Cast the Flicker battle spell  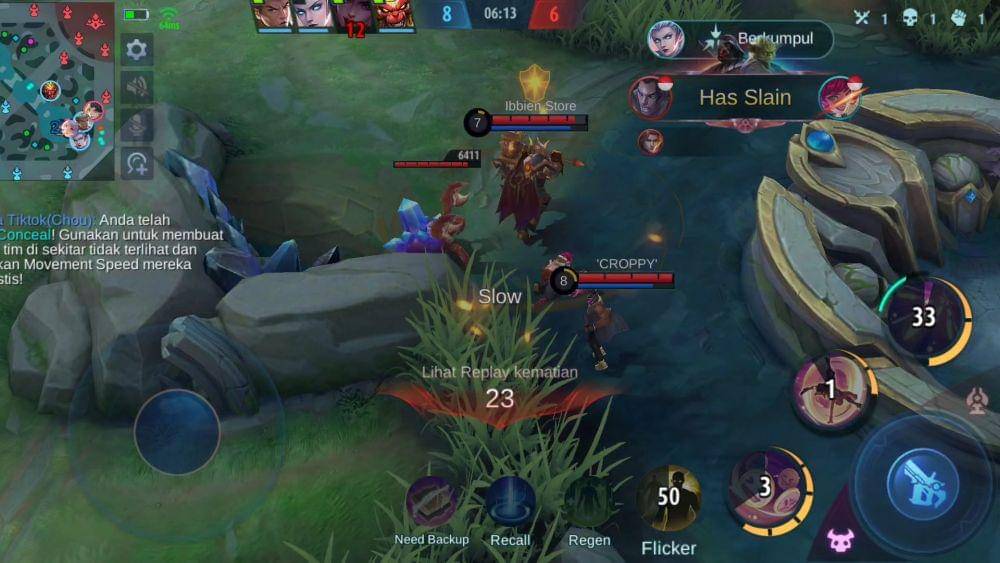(668, 498)
